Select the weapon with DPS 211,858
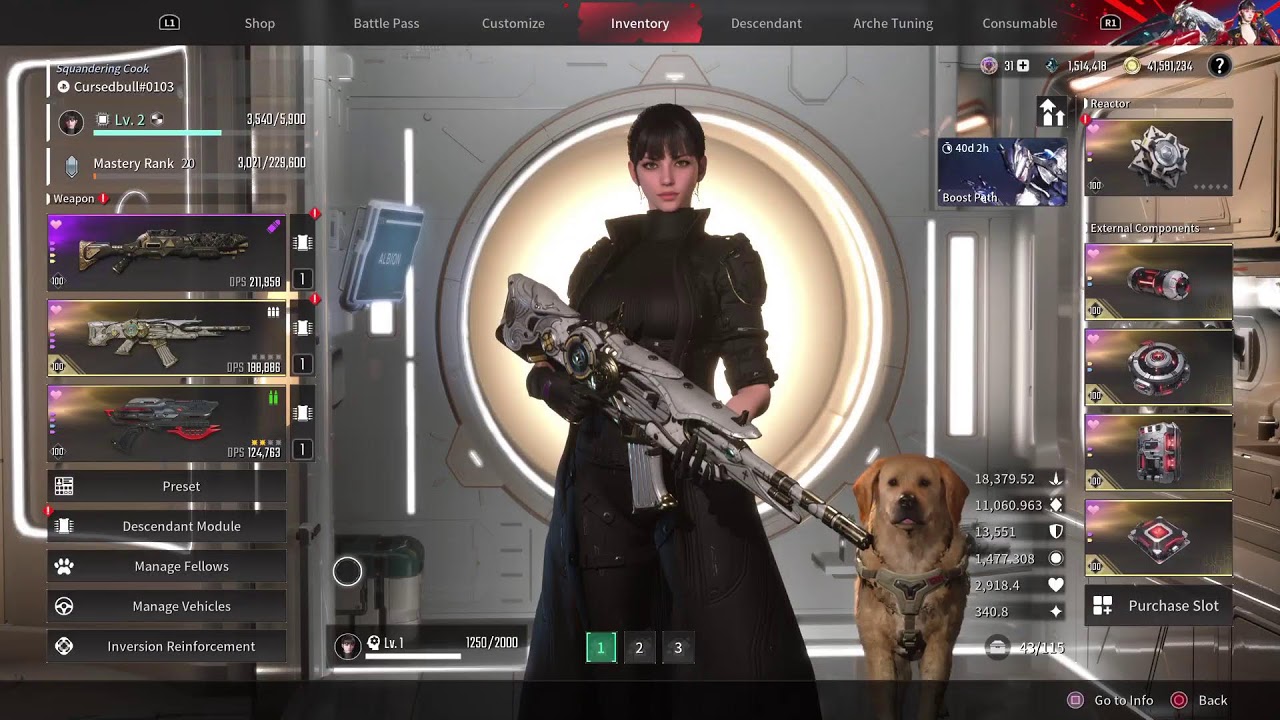 pyautogui.click(x=167, y=252)
